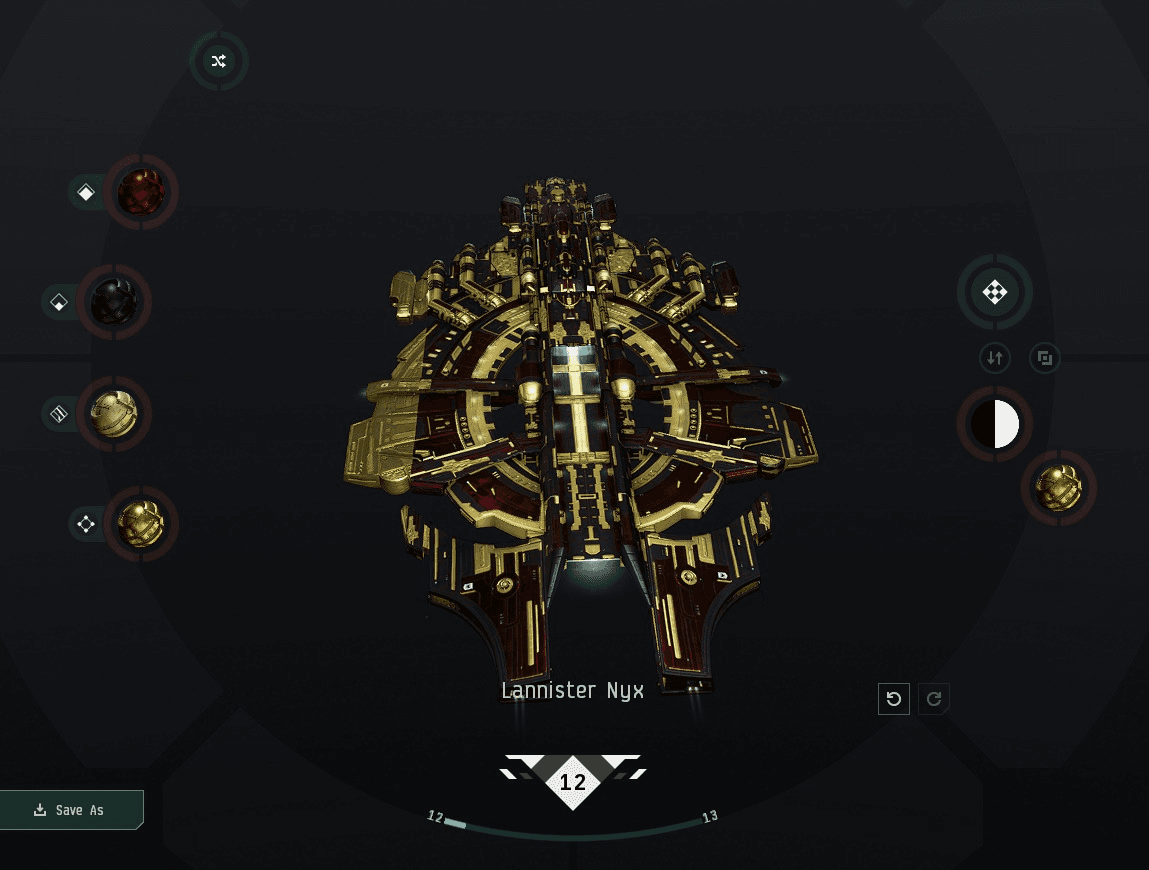Select the dark red material swatch

point(141,192)
